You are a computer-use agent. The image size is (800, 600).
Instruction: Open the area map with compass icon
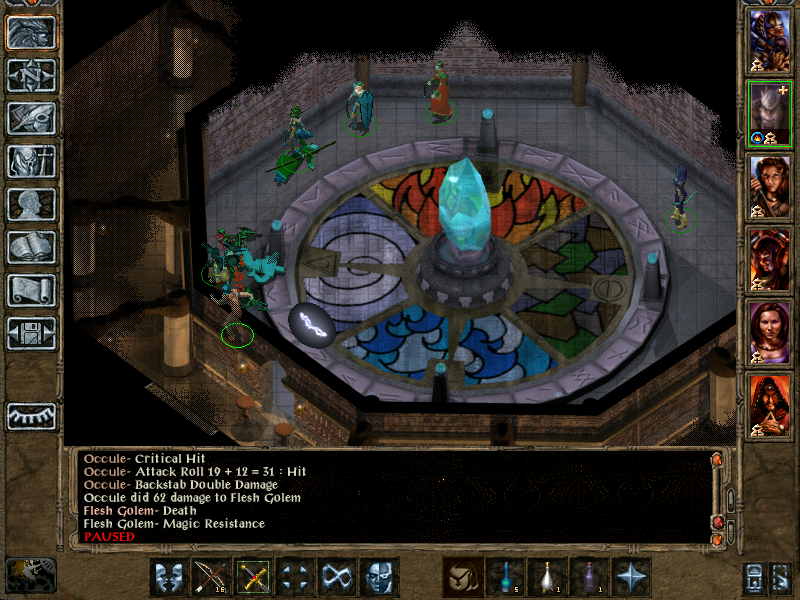(x=31, y=76)
